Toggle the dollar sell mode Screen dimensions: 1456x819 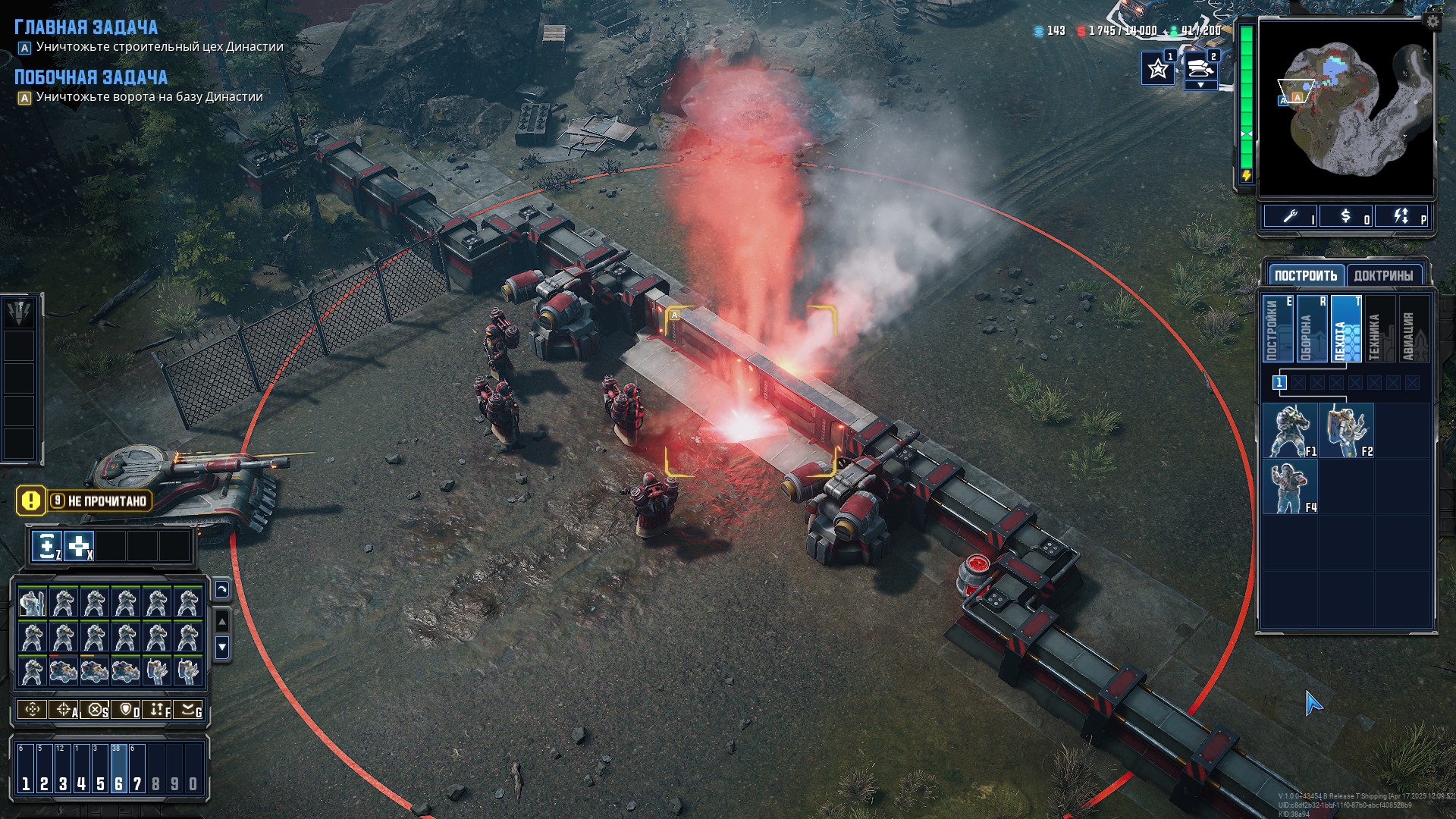pos(1347,217)
